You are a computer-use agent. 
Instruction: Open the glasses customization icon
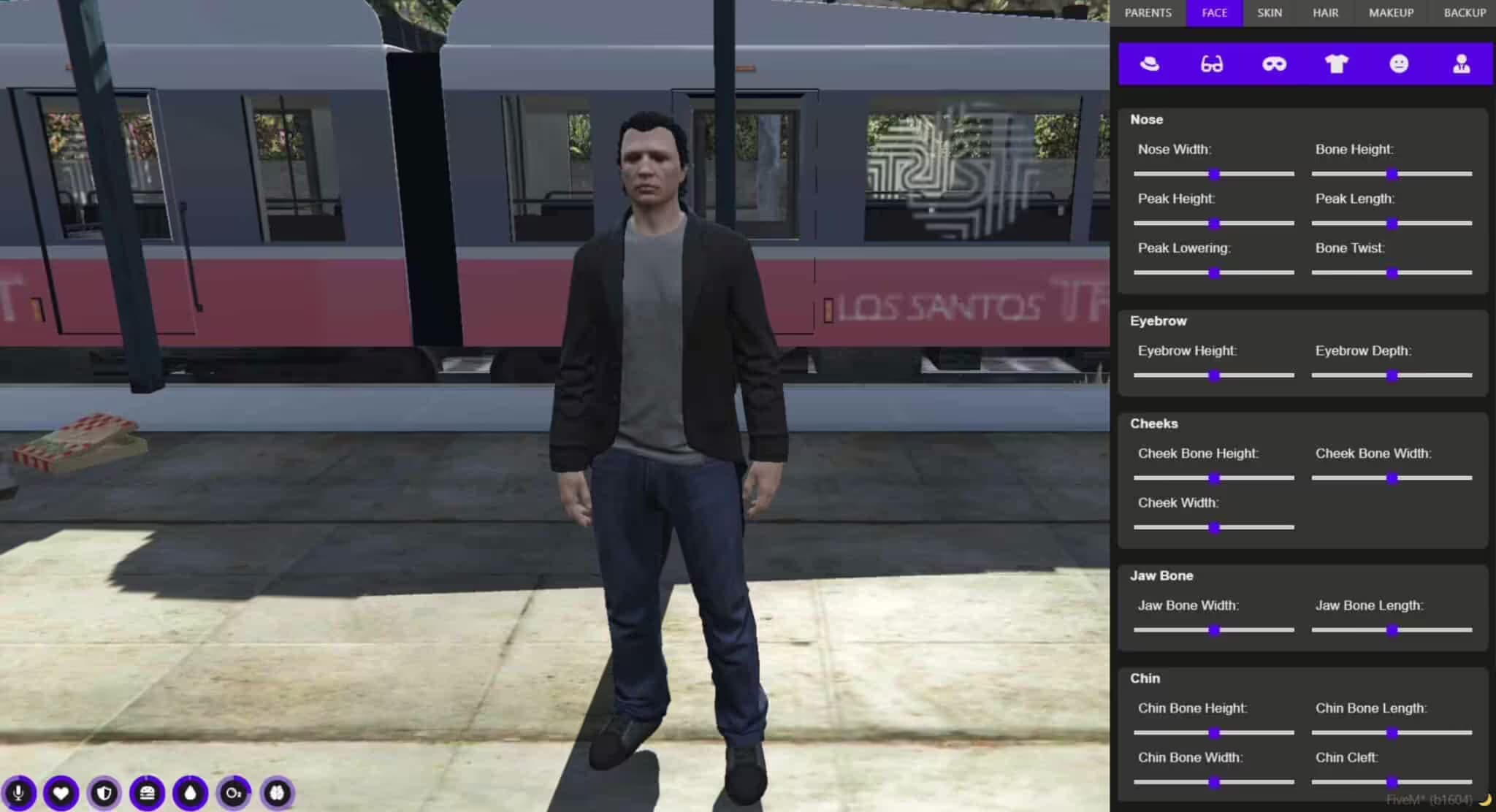click(1212, 64)
